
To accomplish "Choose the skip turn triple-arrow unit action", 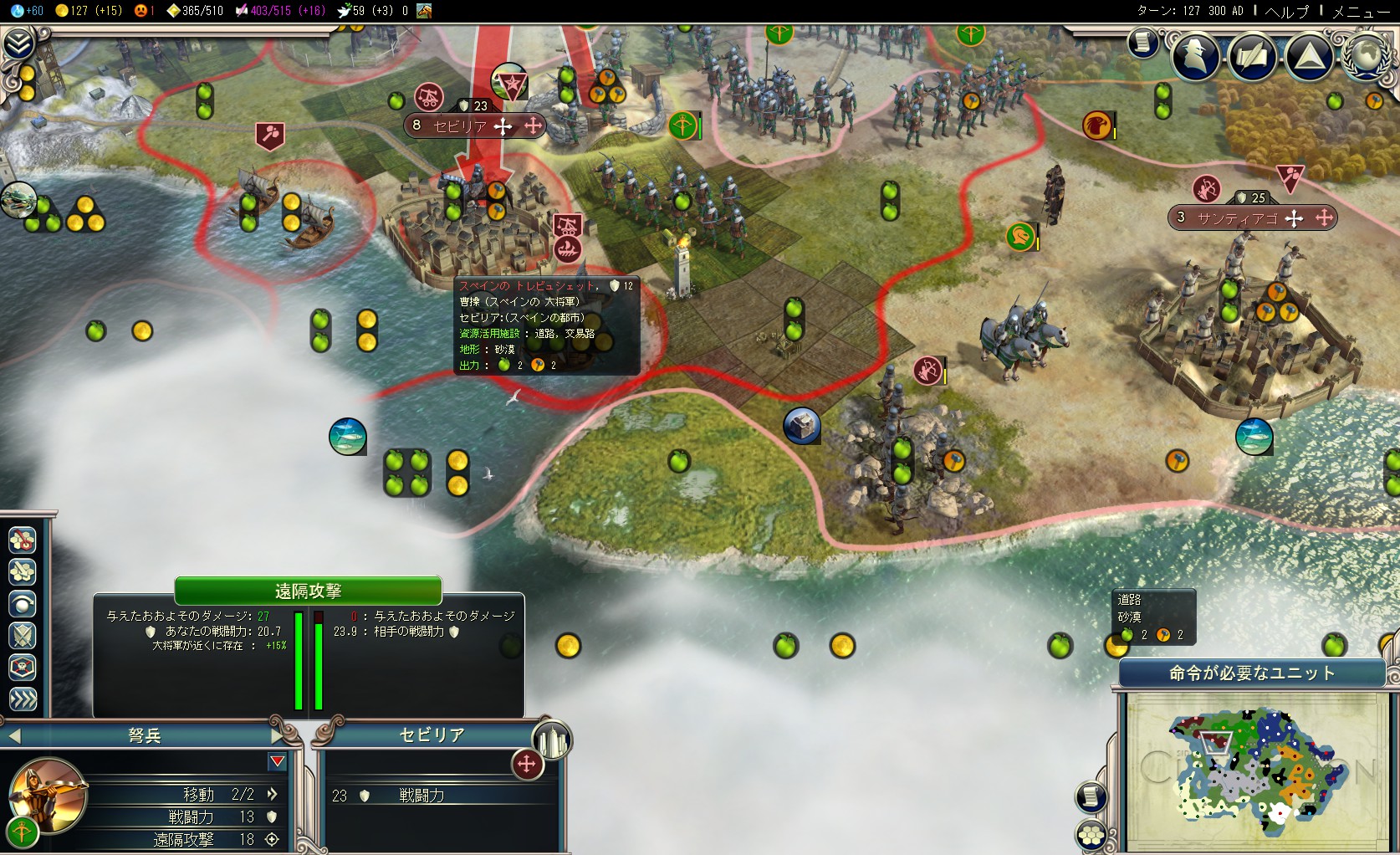I will [23, 699].
